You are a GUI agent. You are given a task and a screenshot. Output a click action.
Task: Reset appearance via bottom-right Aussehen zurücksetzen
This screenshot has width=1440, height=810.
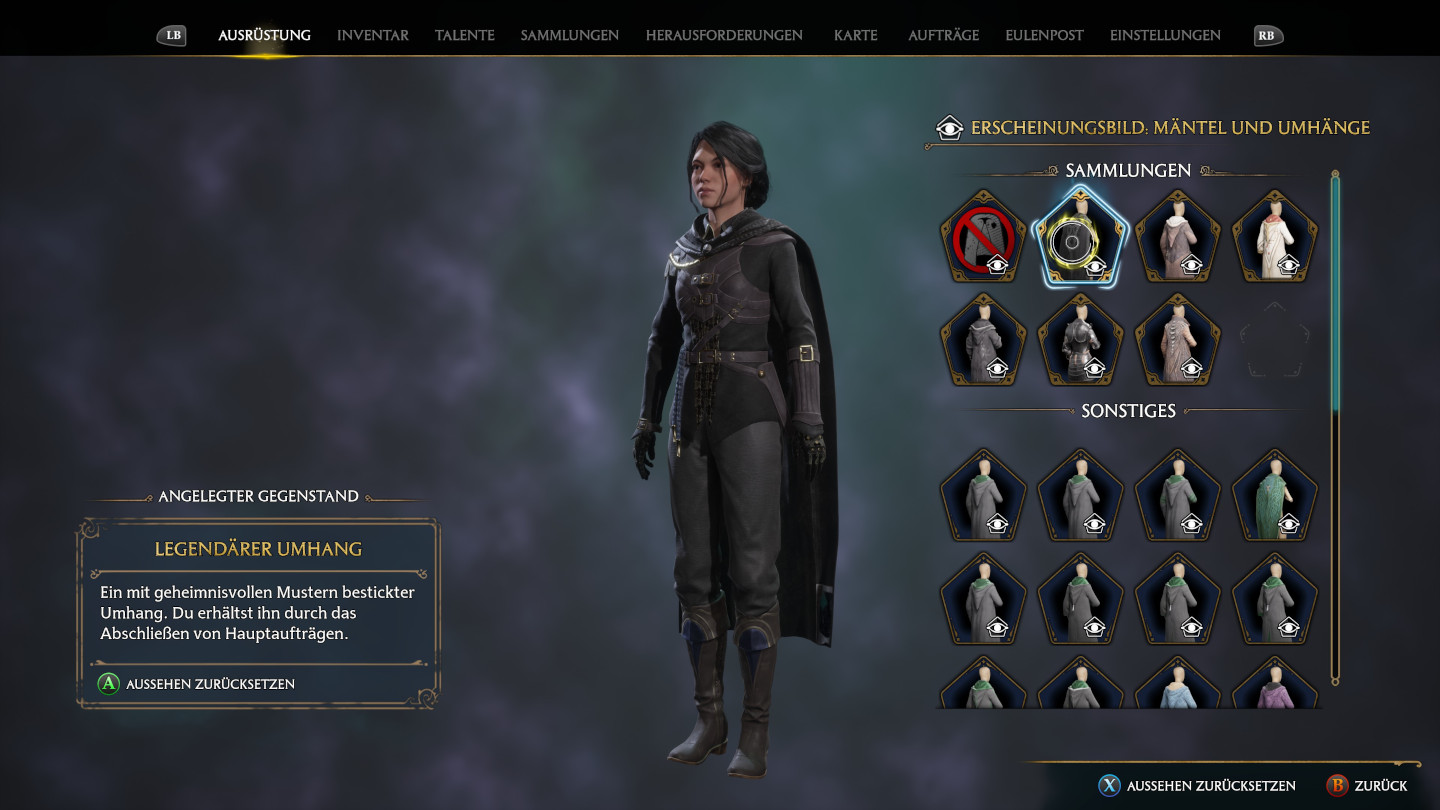click(1198, 786)
